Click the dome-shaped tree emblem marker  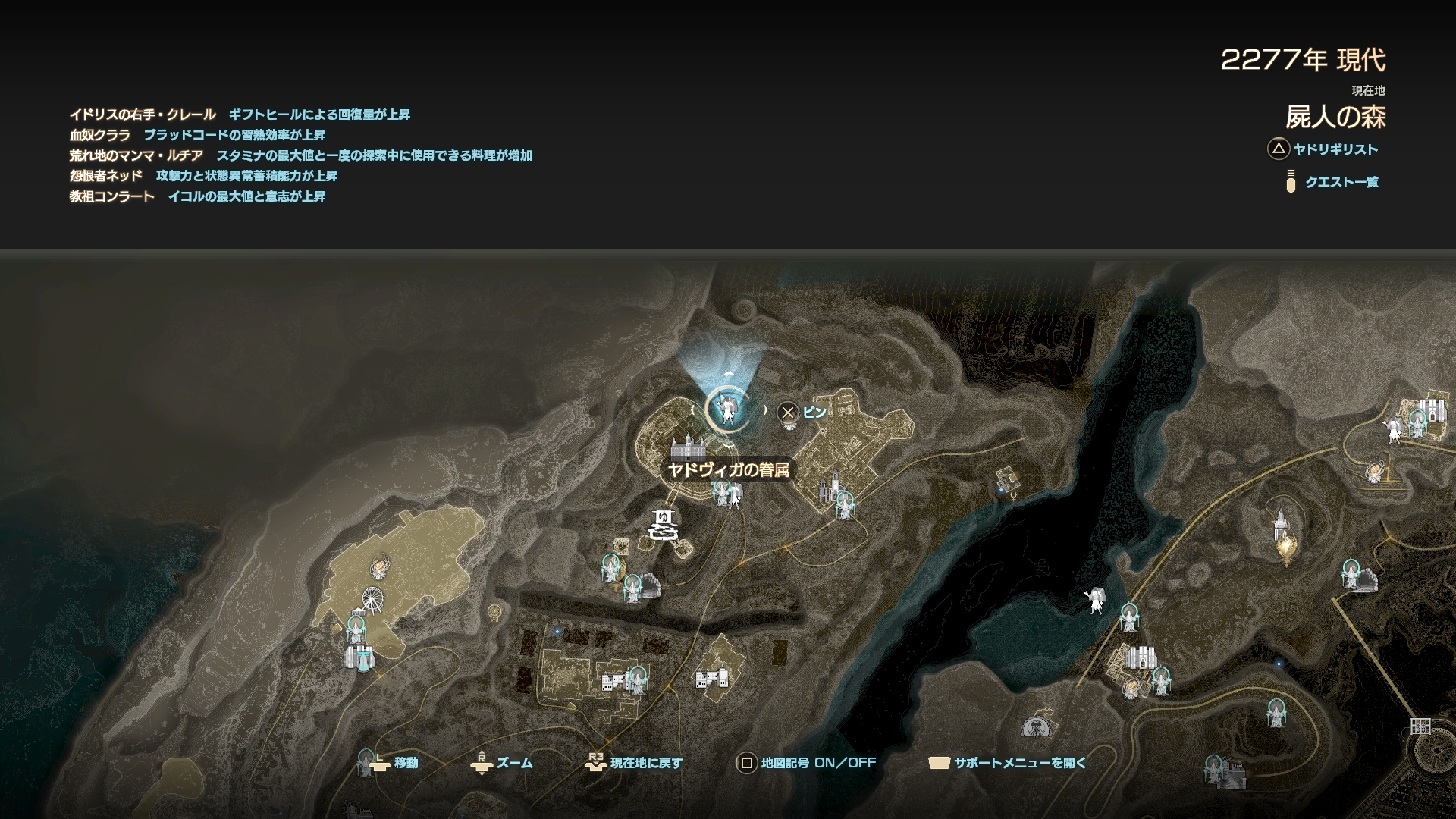pyautogui.click(x=1034, y=727)
